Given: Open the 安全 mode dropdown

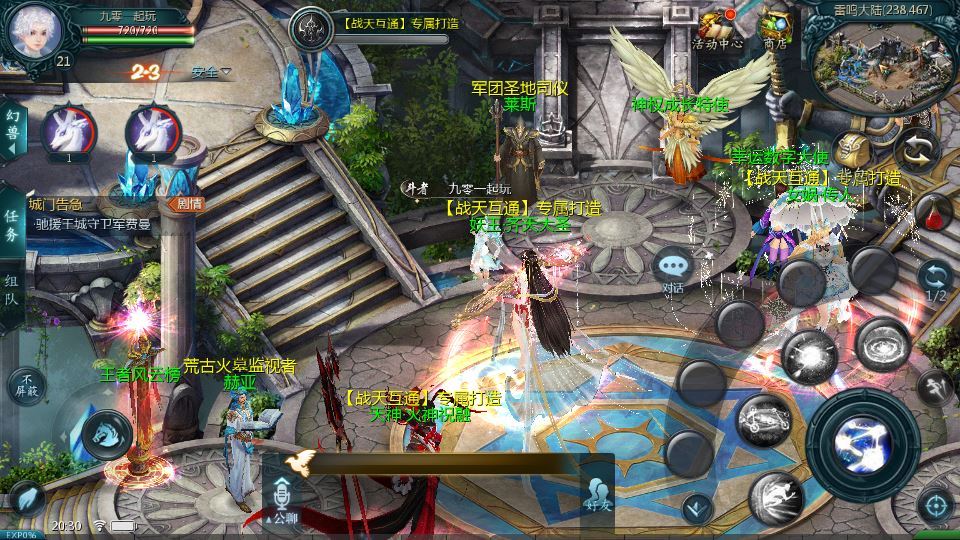Looking at the screenshot, I should [210, 72].
